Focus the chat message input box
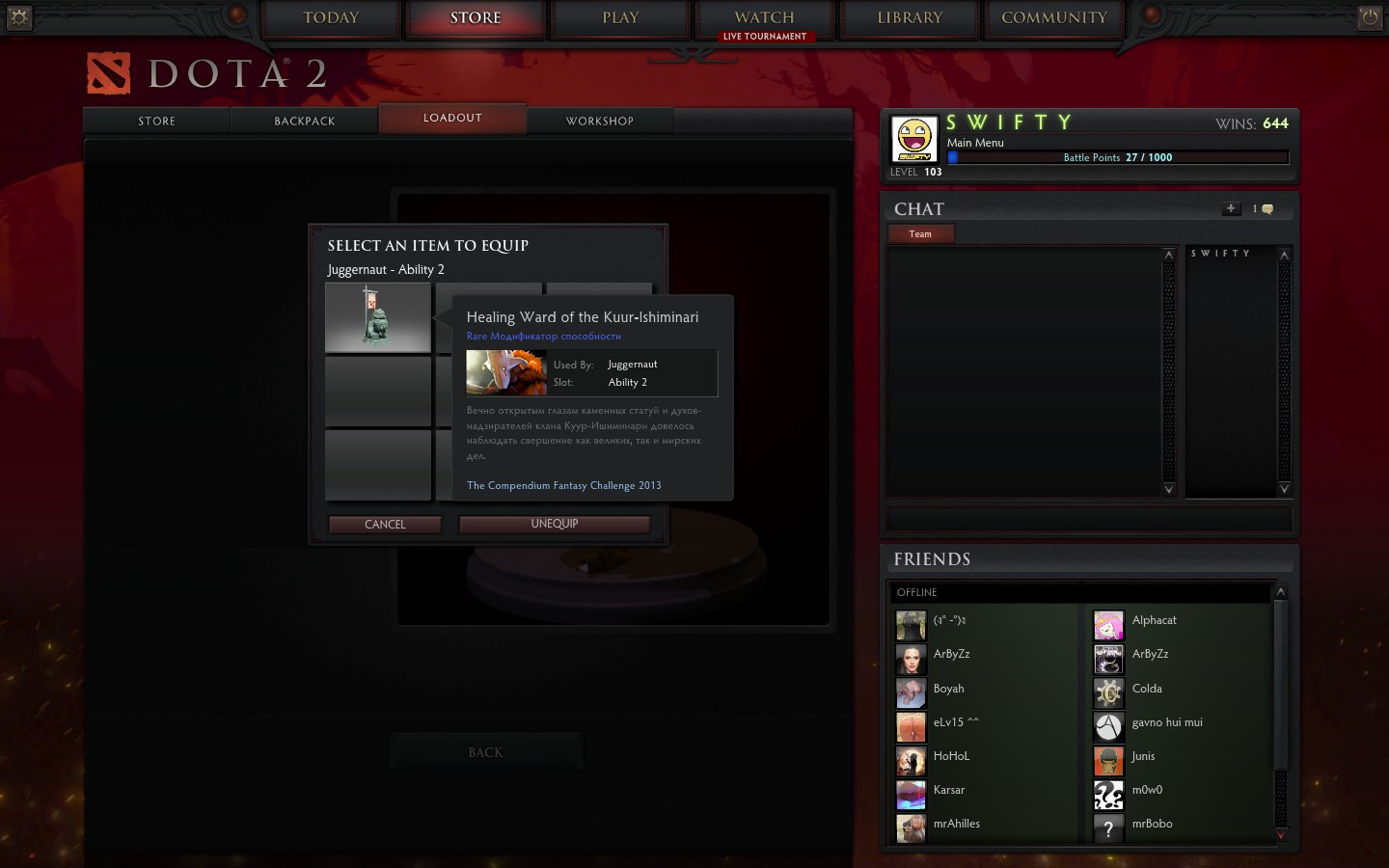 1089,520
